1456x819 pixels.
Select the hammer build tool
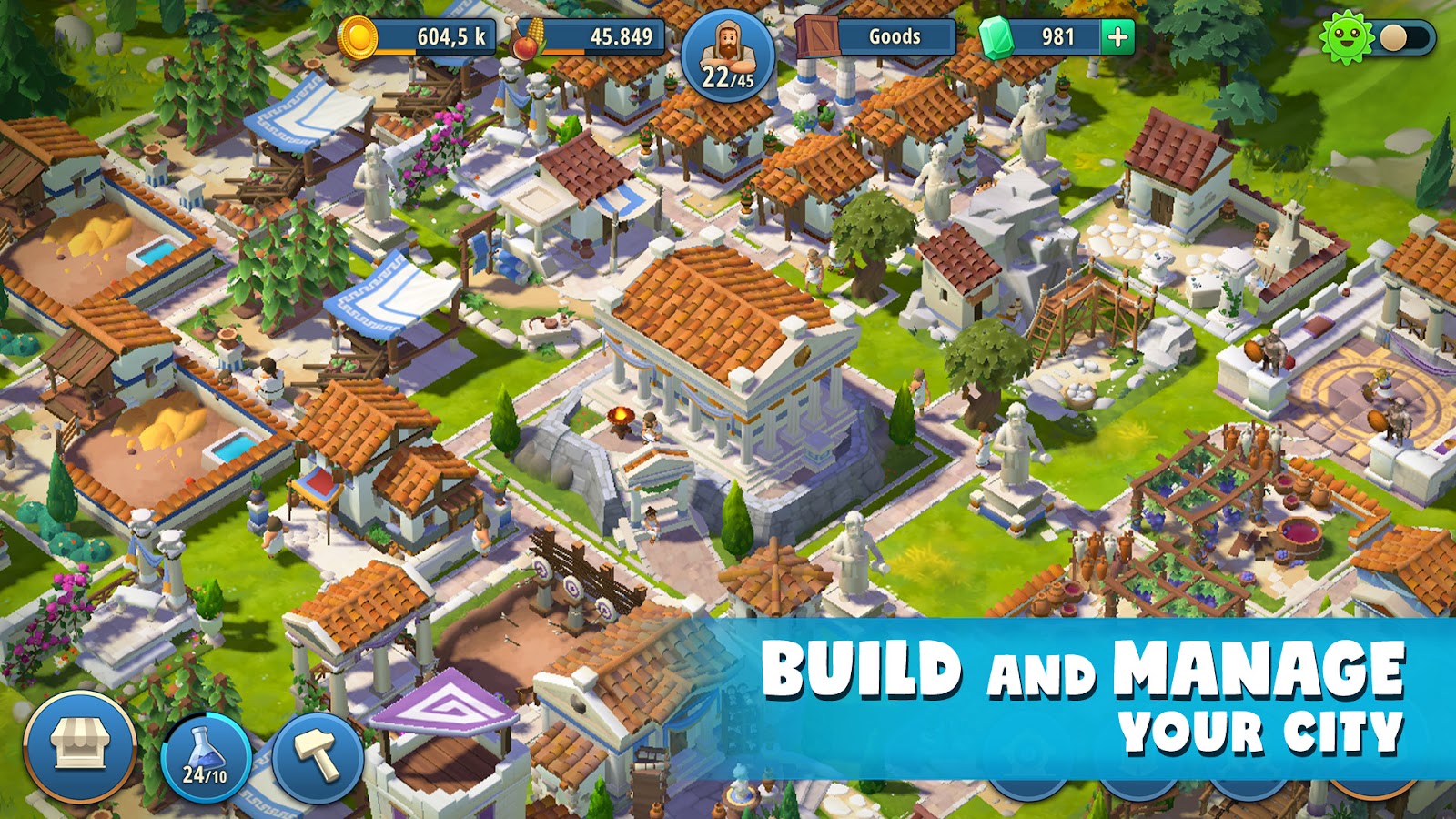pyautogui.click(x=318, y=757)
